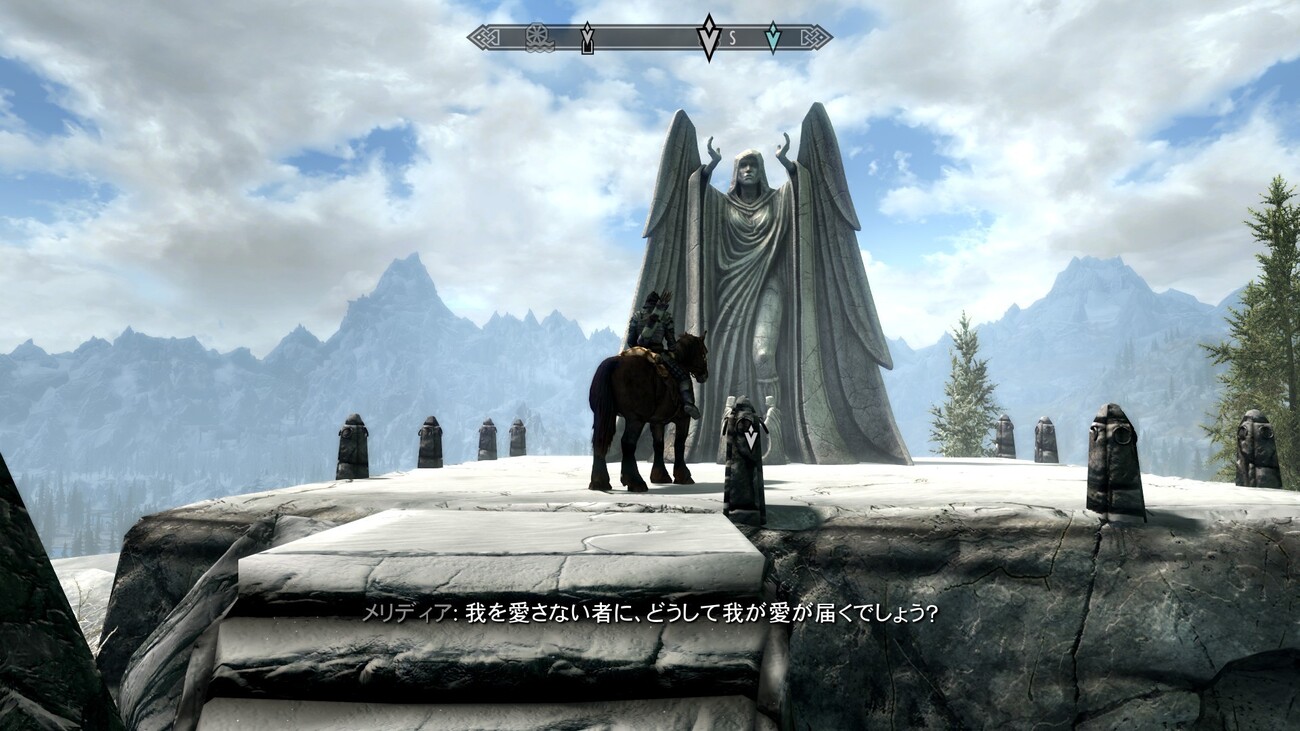Image resolution: width=1300 pixels, height=731 pixels.
Task: Click the large white quest arrow on the compass
Action: (709, 37)
